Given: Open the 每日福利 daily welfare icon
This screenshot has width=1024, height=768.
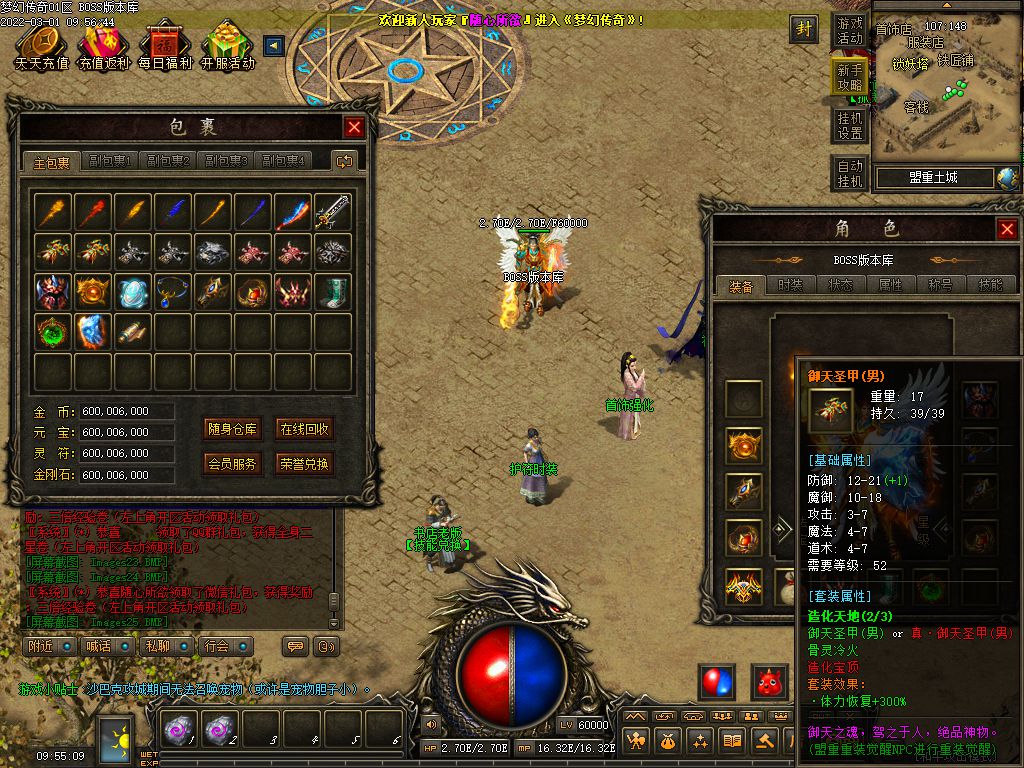Looking at the screenshot, I should tap(164, 46).
